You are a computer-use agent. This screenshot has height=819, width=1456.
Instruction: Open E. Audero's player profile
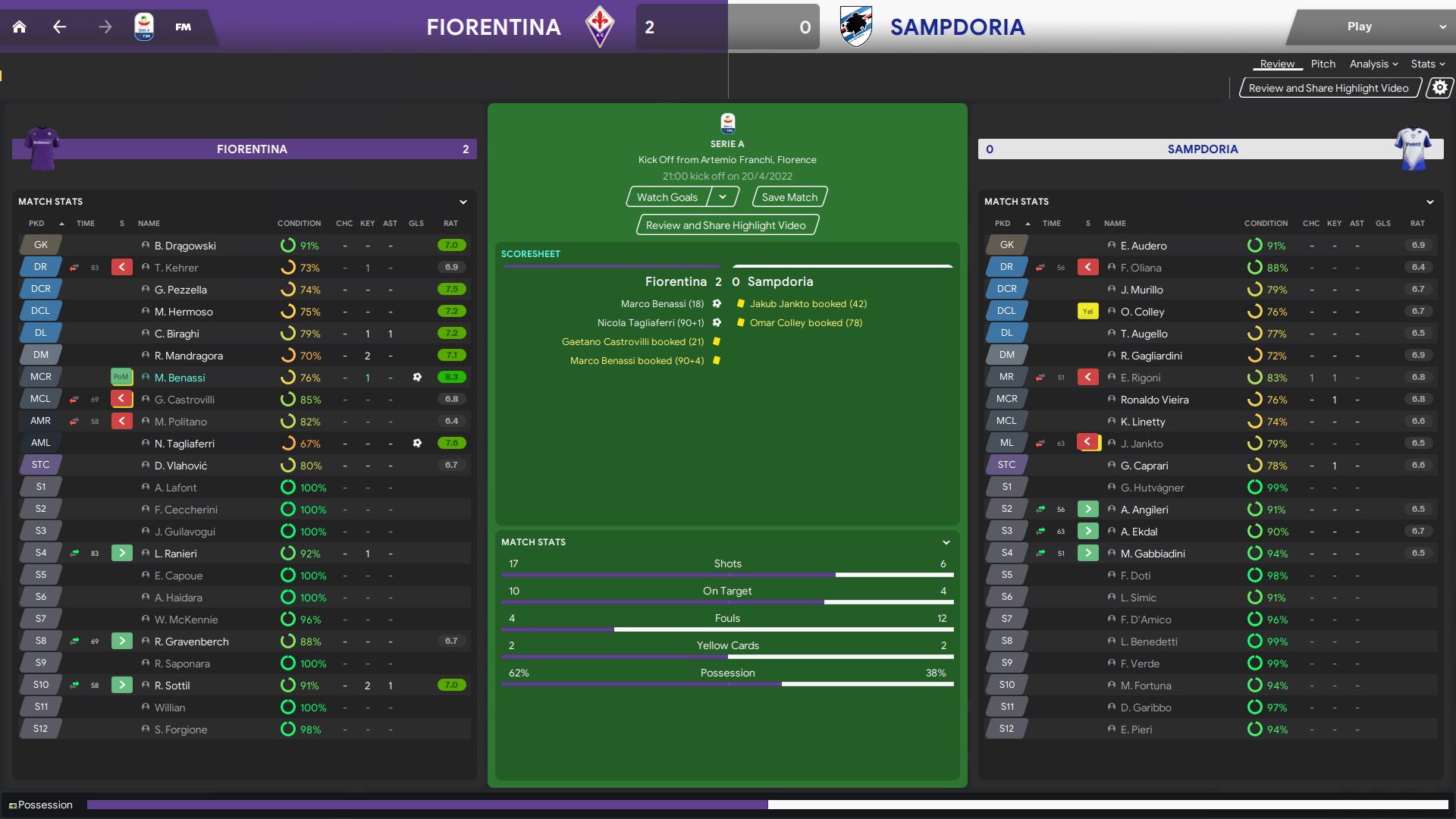pos(1144,246)
